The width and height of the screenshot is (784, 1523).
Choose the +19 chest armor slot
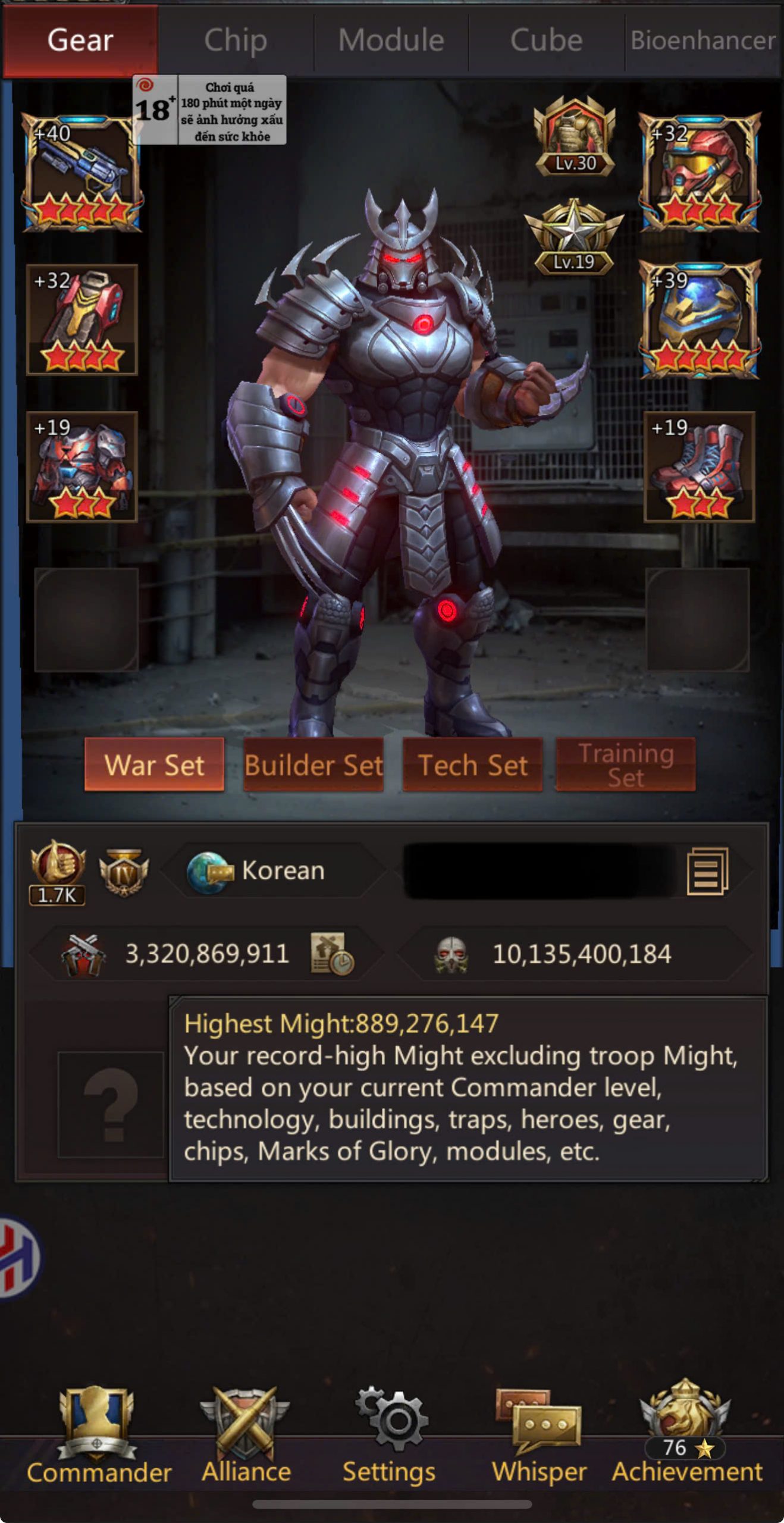click(82, 466)
